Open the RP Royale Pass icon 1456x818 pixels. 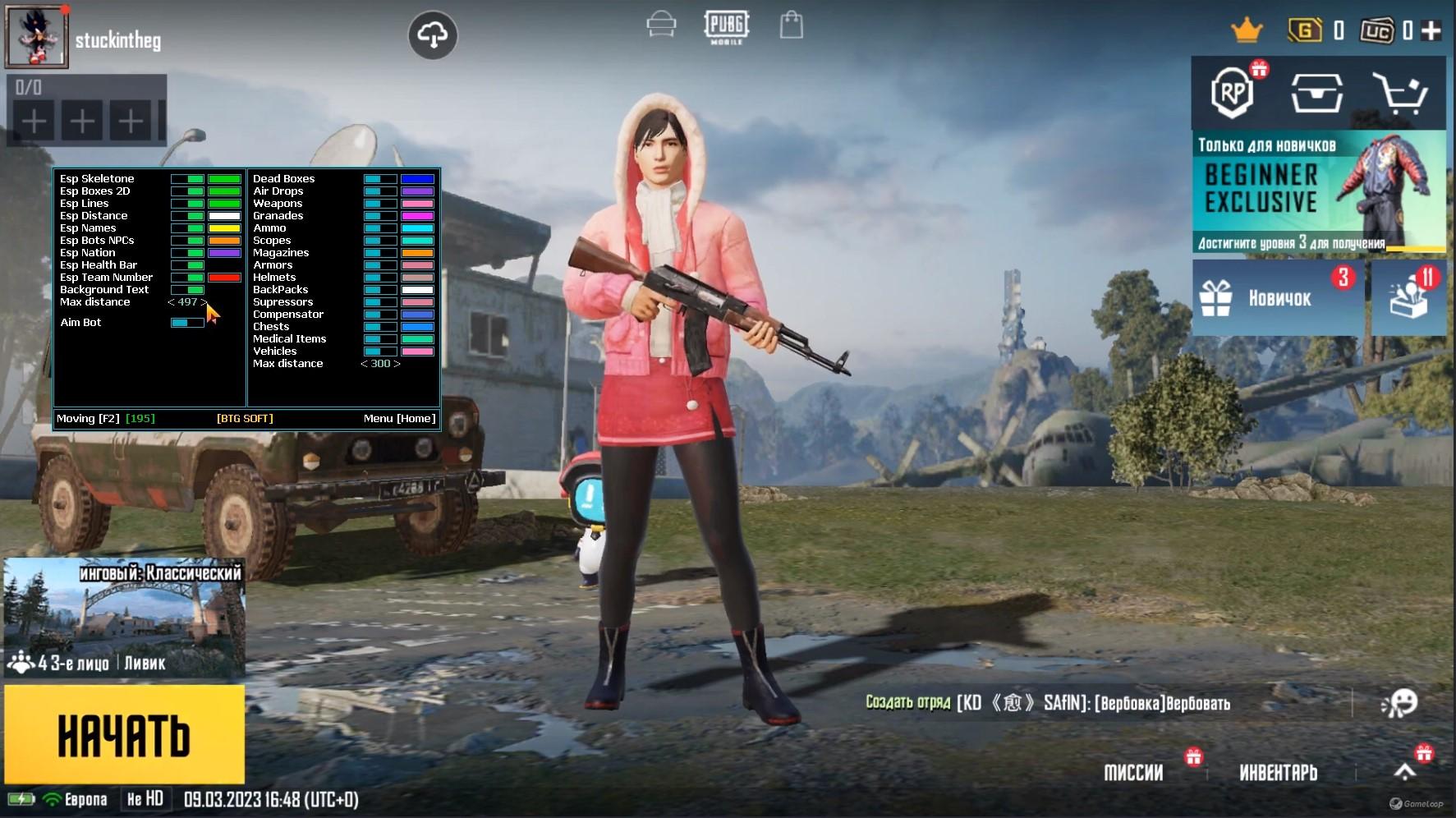click(x=1232, y=93)
